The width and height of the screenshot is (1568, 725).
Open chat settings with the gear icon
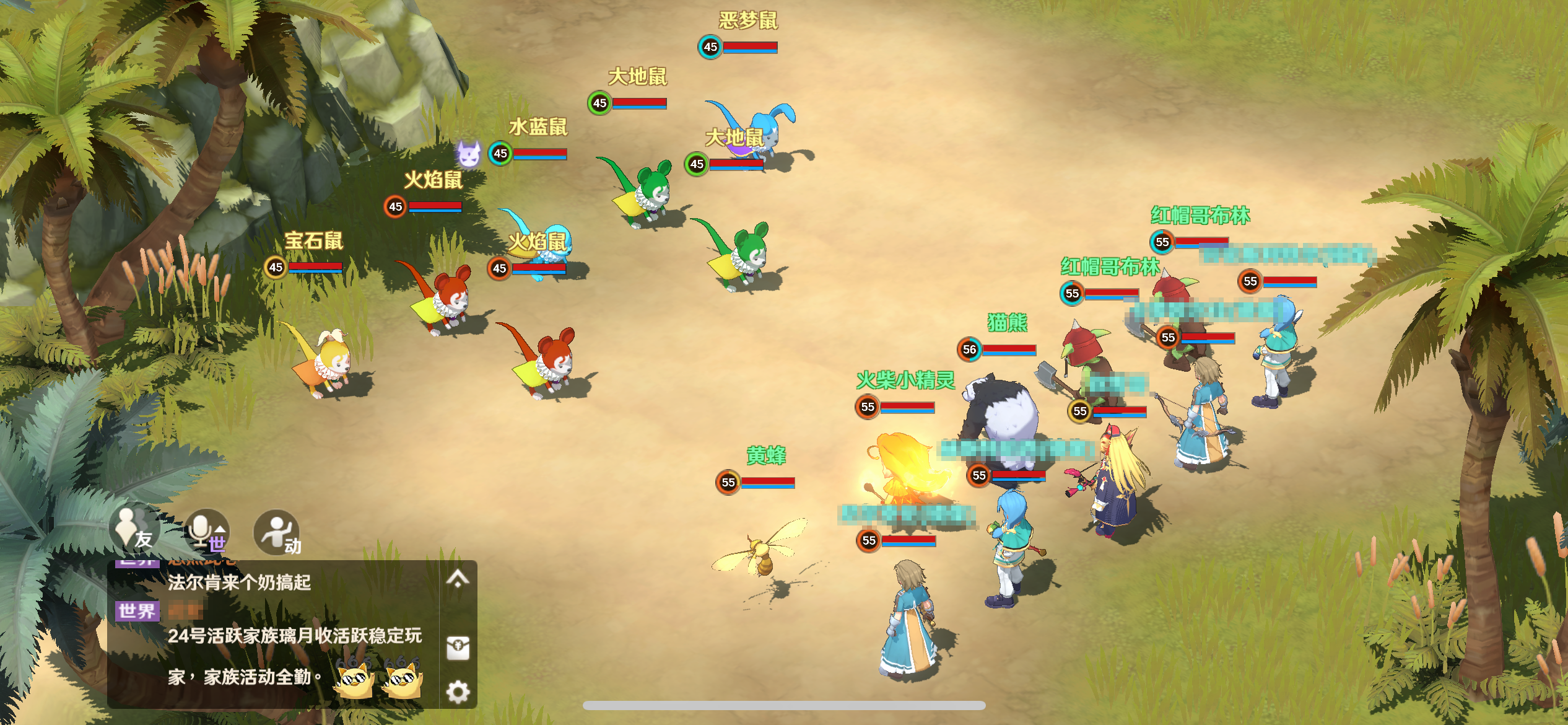pyautogui.click(x=458, y=692)
